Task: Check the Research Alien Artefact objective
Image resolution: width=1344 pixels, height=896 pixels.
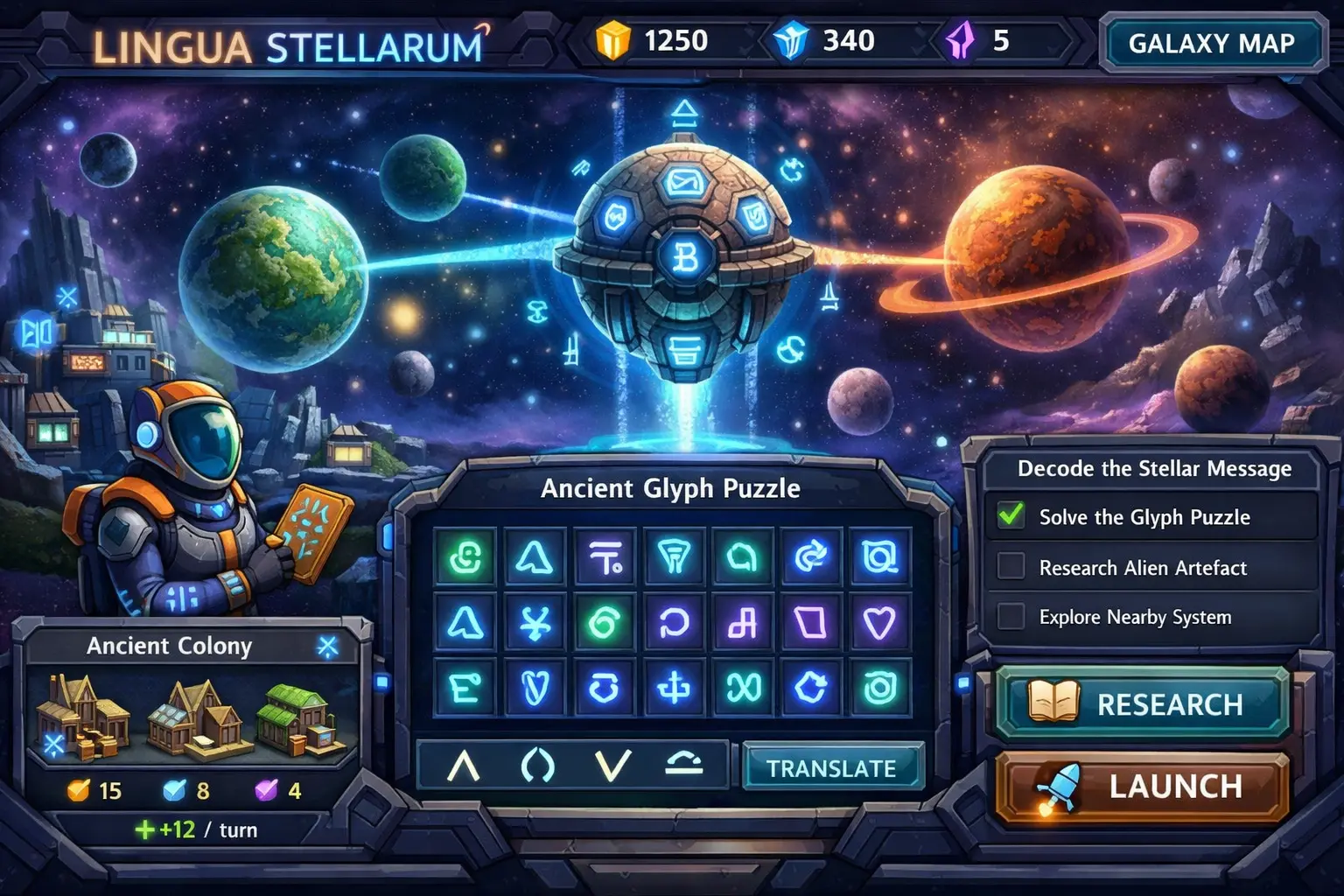Action: coord(1011,566)
